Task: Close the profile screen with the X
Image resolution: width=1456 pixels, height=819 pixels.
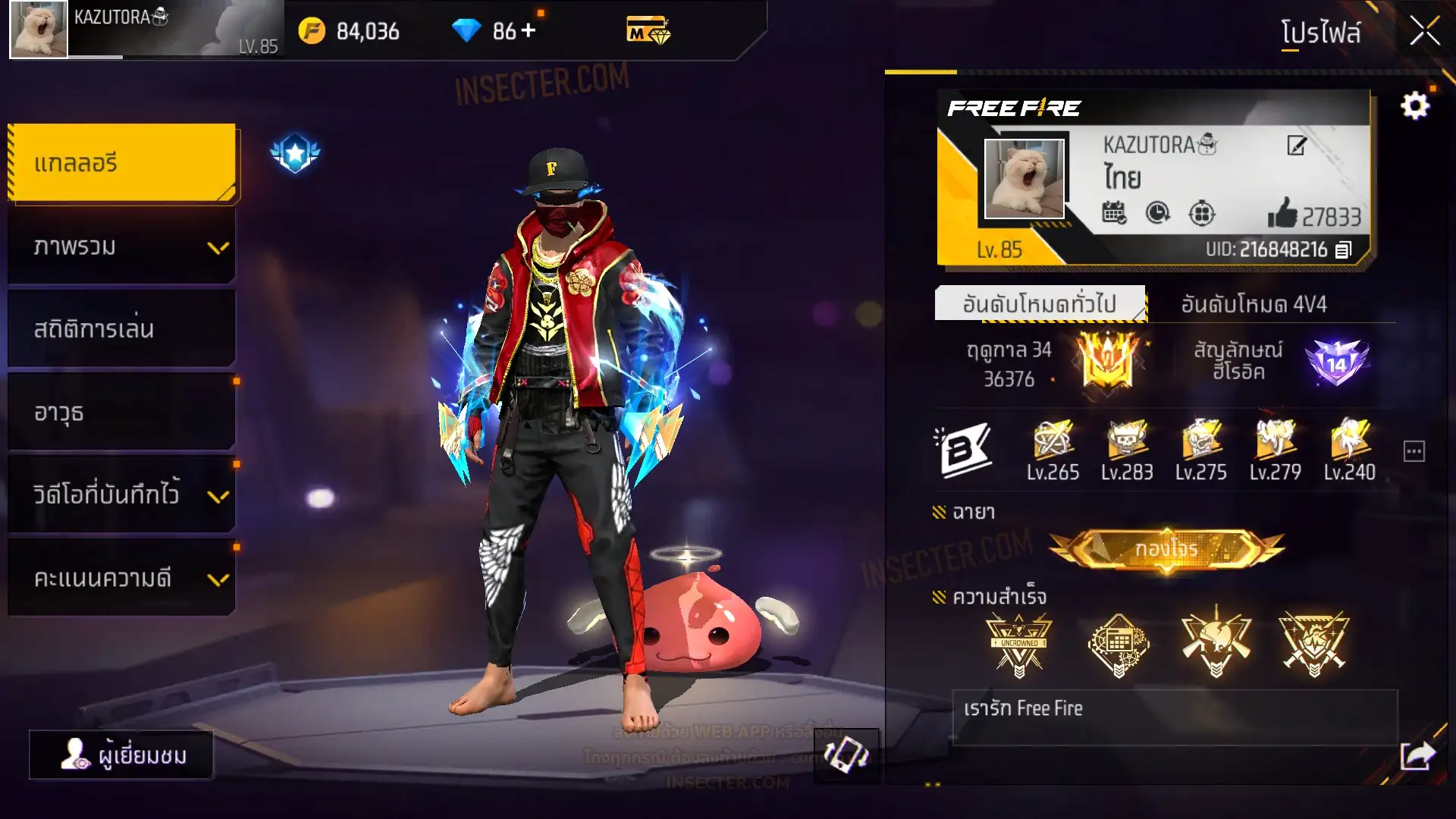Action: point(1423,32)
